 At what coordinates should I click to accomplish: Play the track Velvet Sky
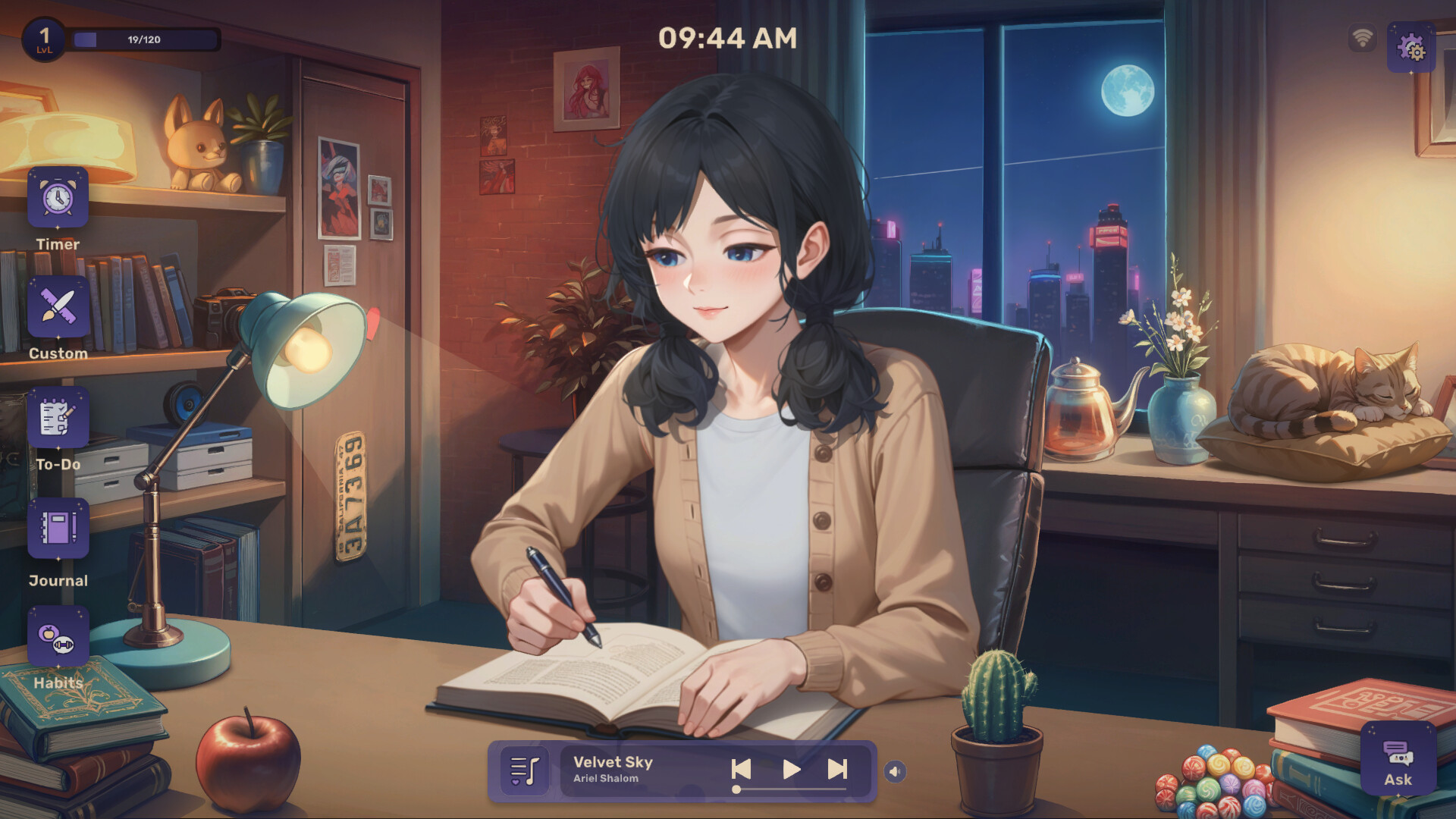coord(790,769)
